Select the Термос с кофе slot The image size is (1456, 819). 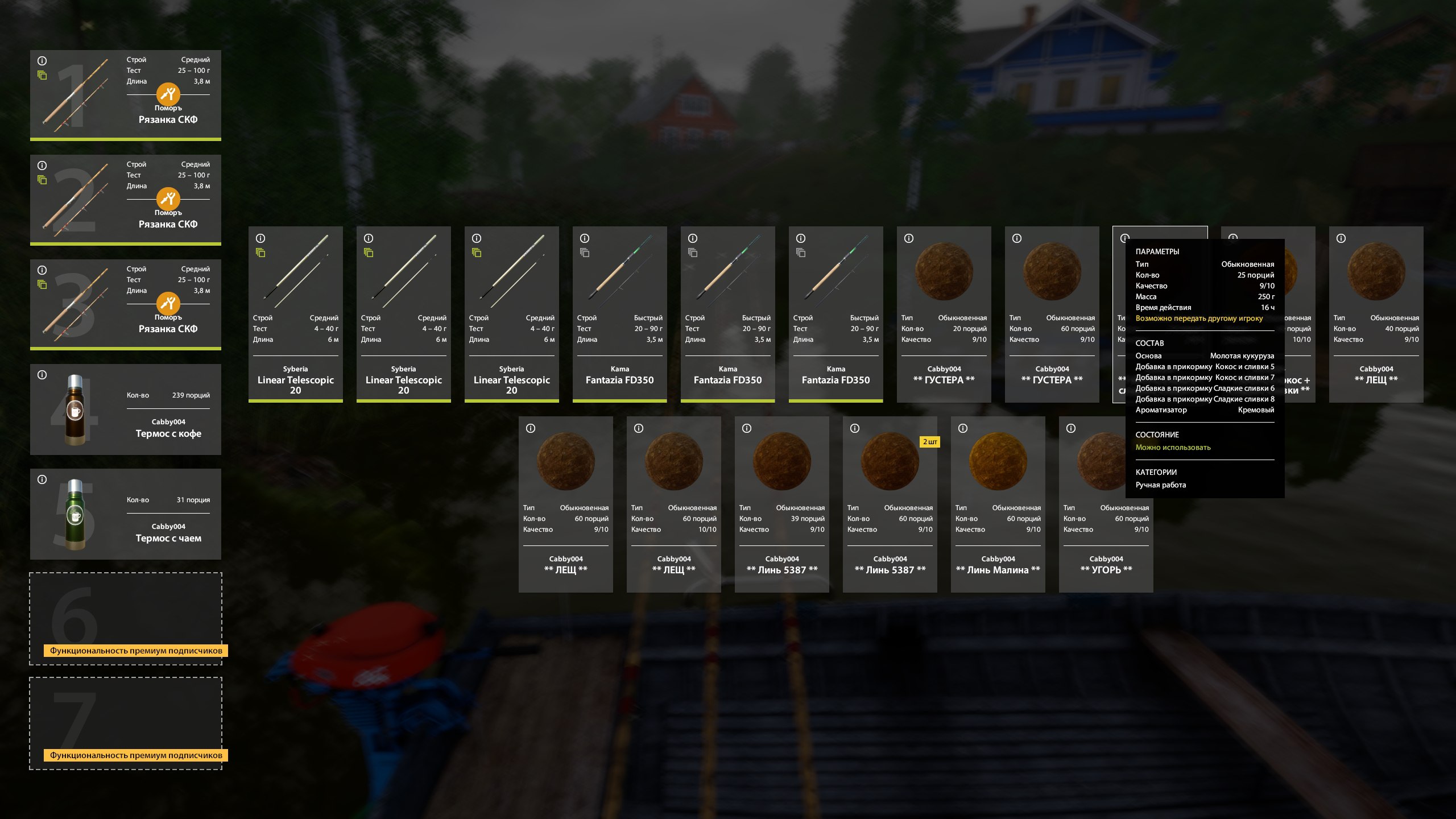[125, 409]
